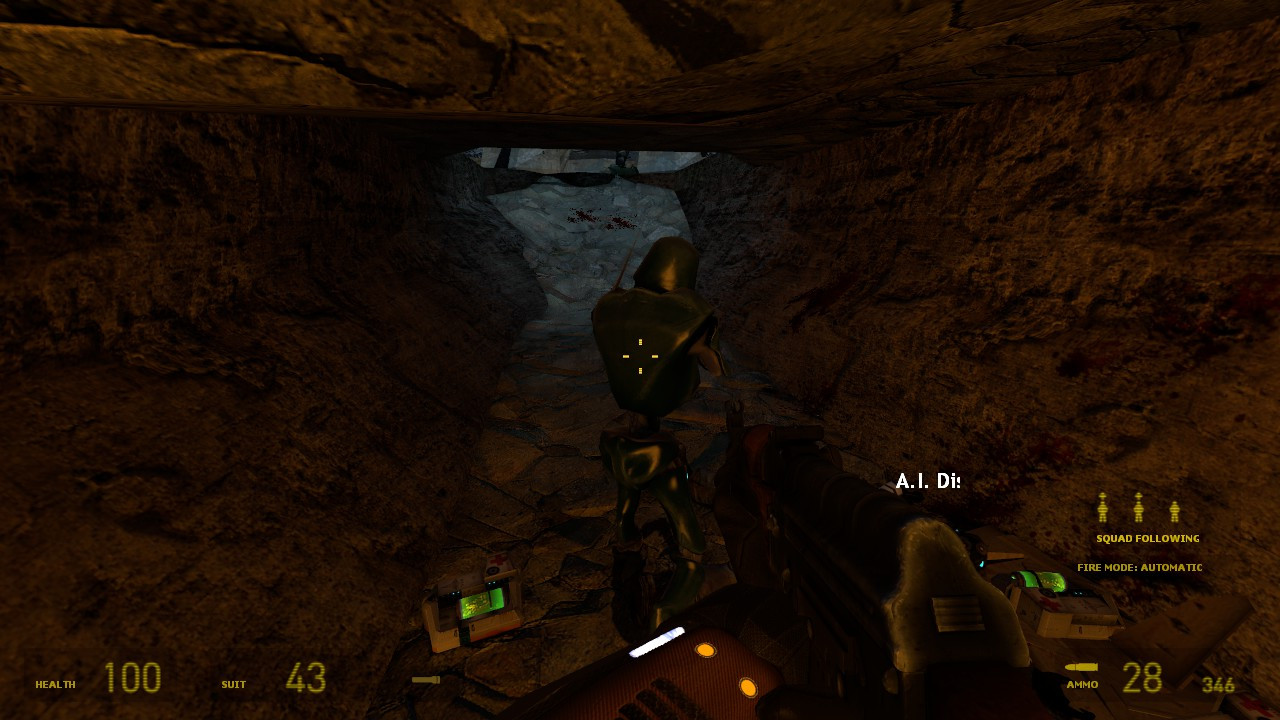Select the middle squad member icon
Viewport: 1280px width, 720px height.
click(1139, 510)
